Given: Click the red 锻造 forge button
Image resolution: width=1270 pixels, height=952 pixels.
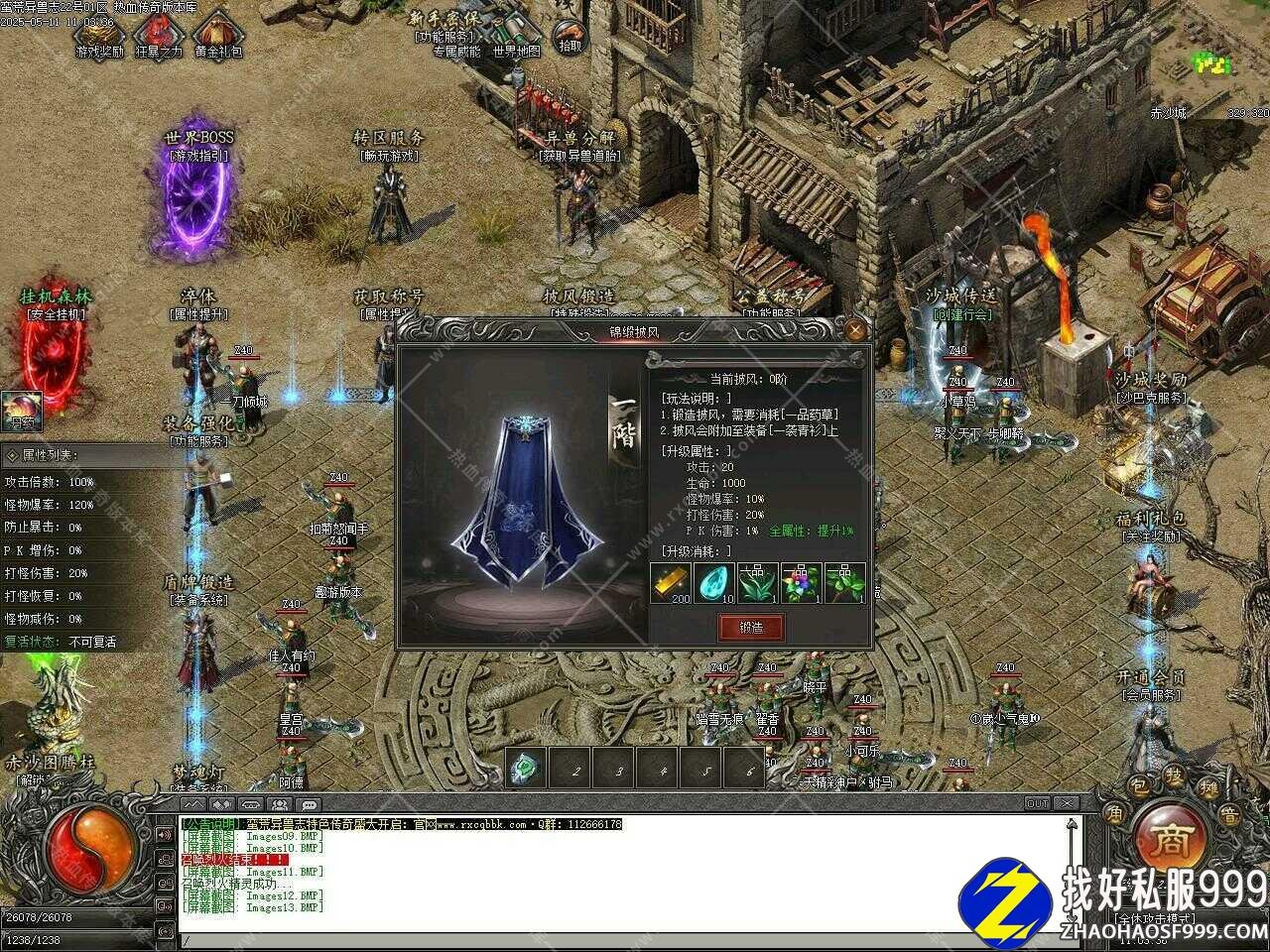Looking at the screenshot, I should pyautogui.click(x=751, y=627).
